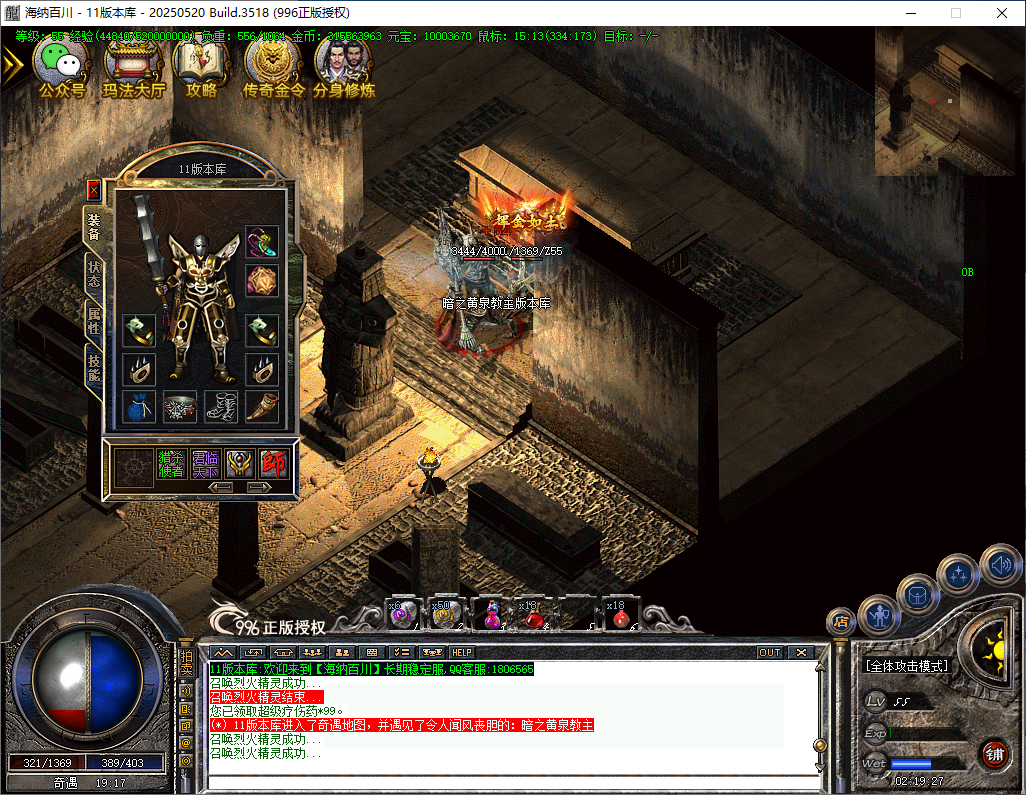Click the HELP button on chat toolbar
Image resolution: width=1026 pixels, height=795 pixels.
click(461, 652)
